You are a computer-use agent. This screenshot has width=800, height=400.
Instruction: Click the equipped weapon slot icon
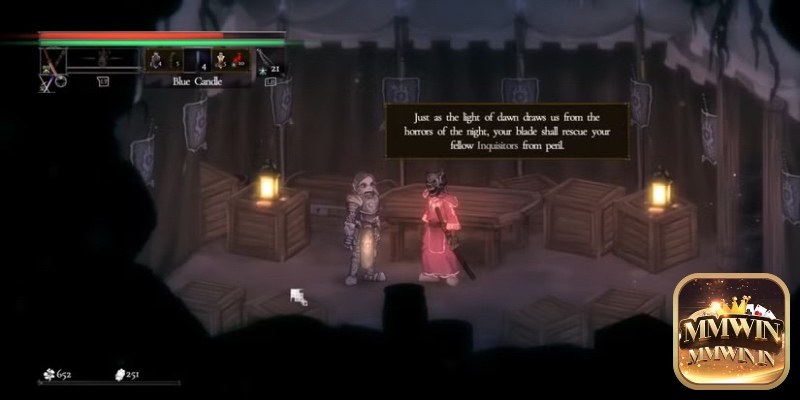tap(51, 60)
